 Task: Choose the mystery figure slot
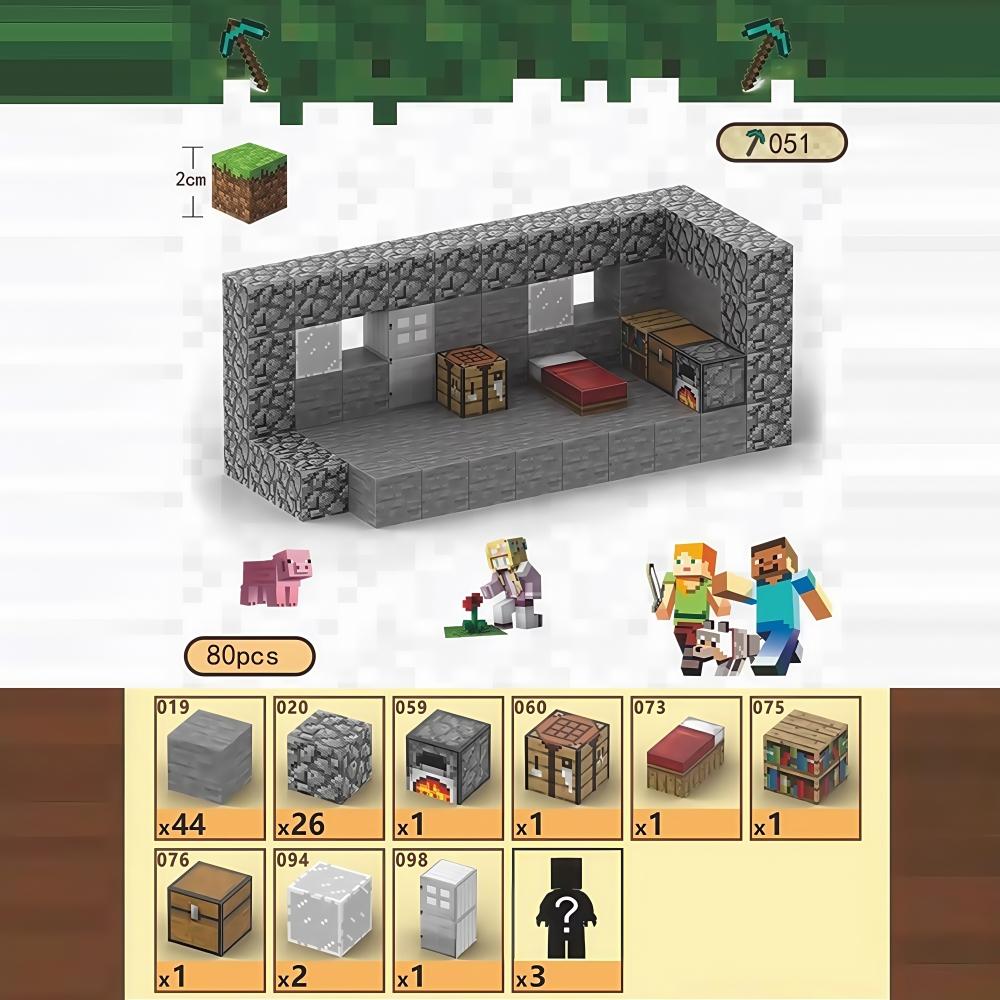(567, 919)
